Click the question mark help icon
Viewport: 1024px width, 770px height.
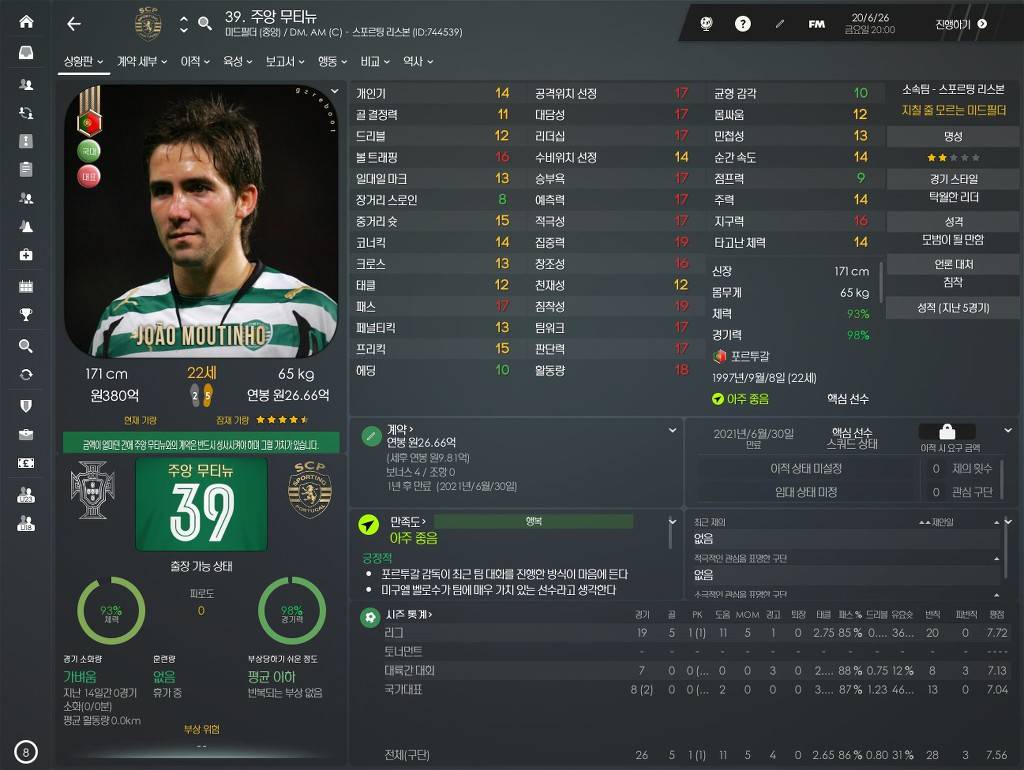743,24
